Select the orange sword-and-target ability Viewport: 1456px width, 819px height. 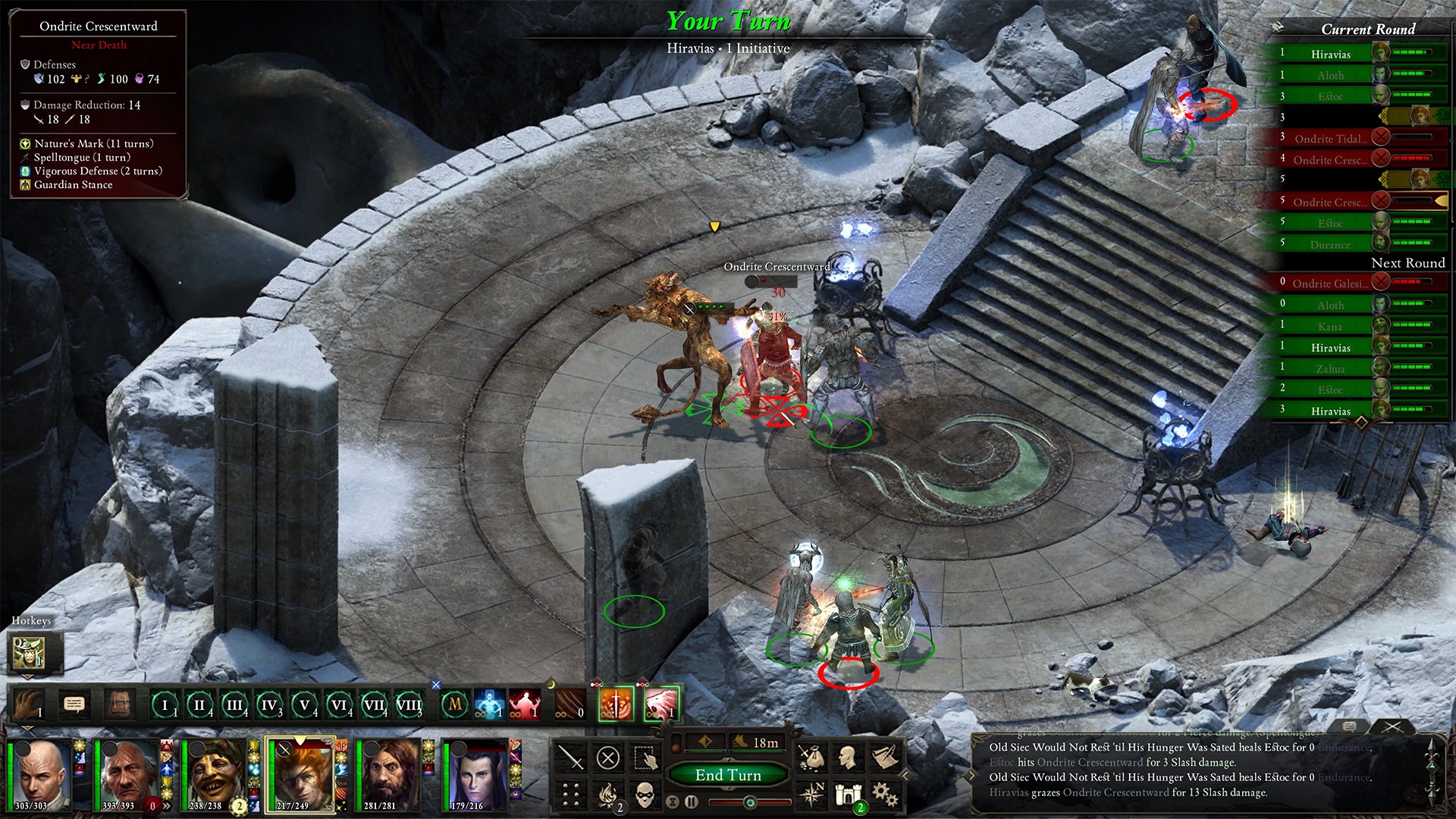[x=616, y=704]
